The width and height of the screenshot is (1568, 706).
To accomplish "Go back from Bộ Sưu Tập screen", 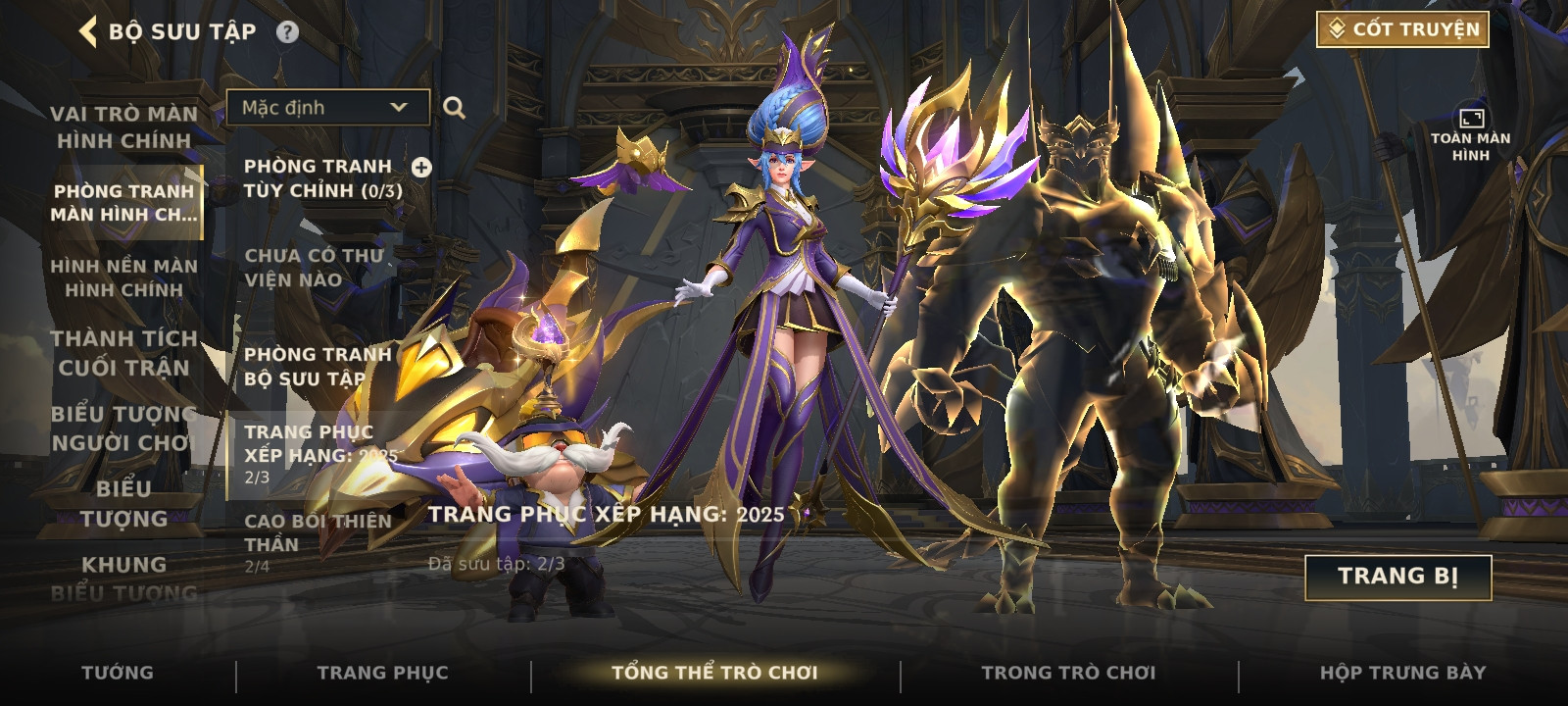I will click(89, 31).
